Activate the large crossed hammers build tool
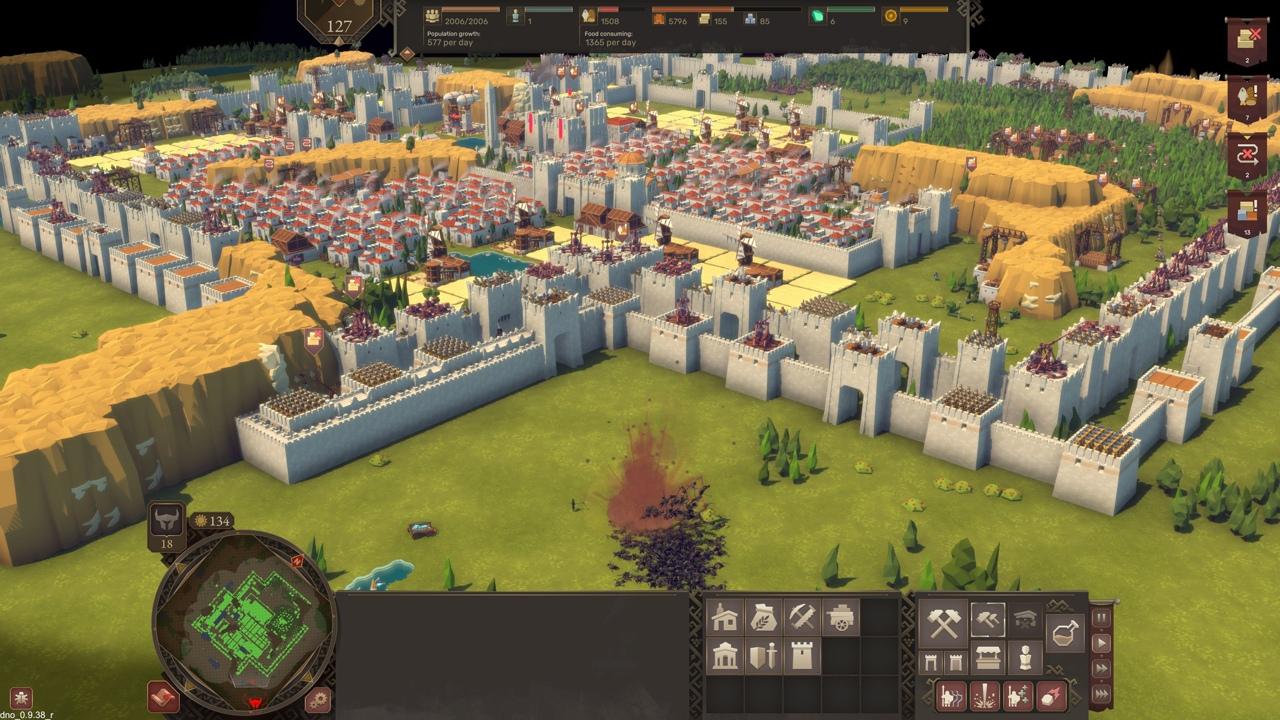 (943, 622)
